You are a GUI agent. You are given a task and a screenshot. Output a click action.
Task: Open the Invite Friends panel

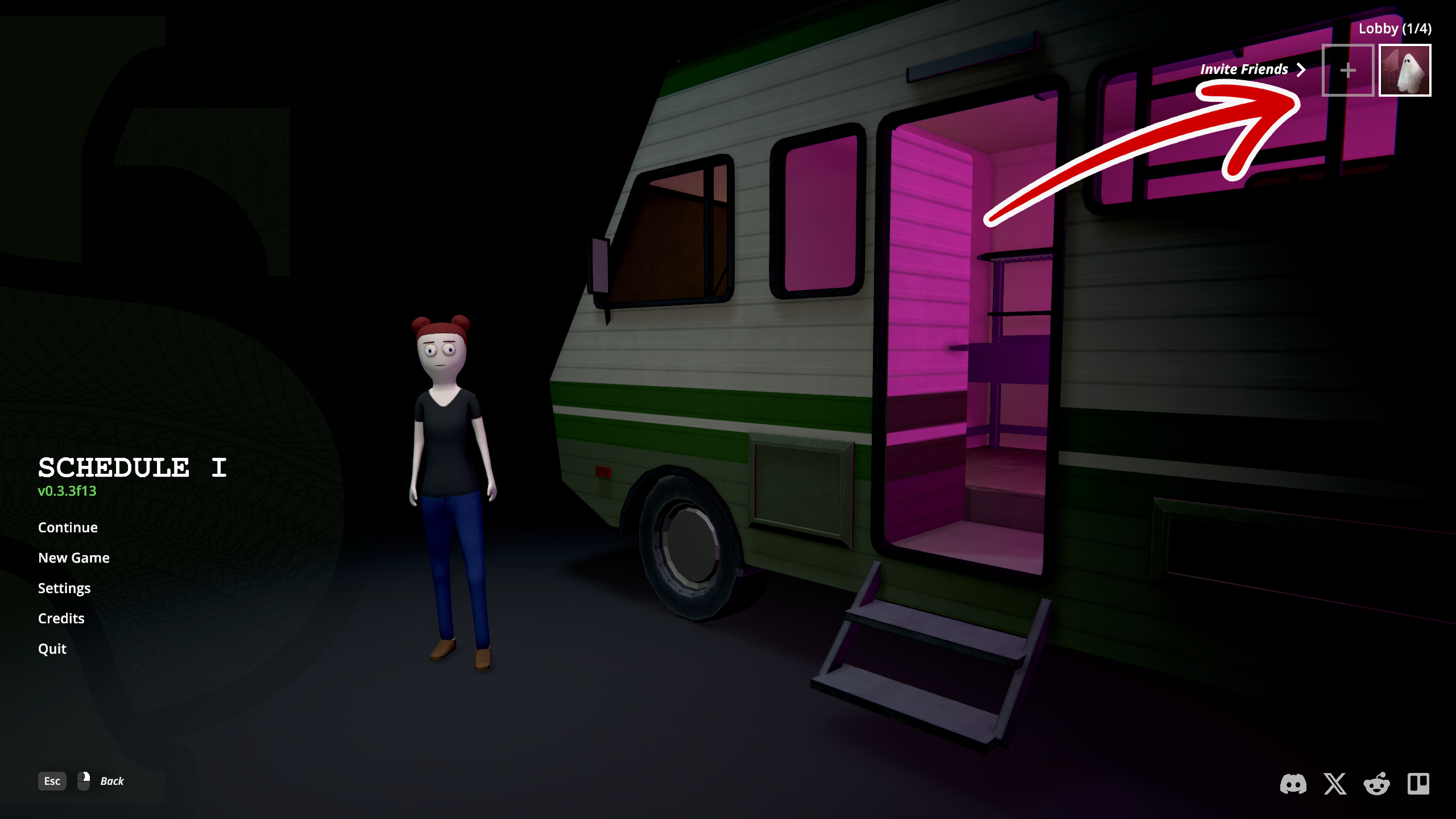1243,69
